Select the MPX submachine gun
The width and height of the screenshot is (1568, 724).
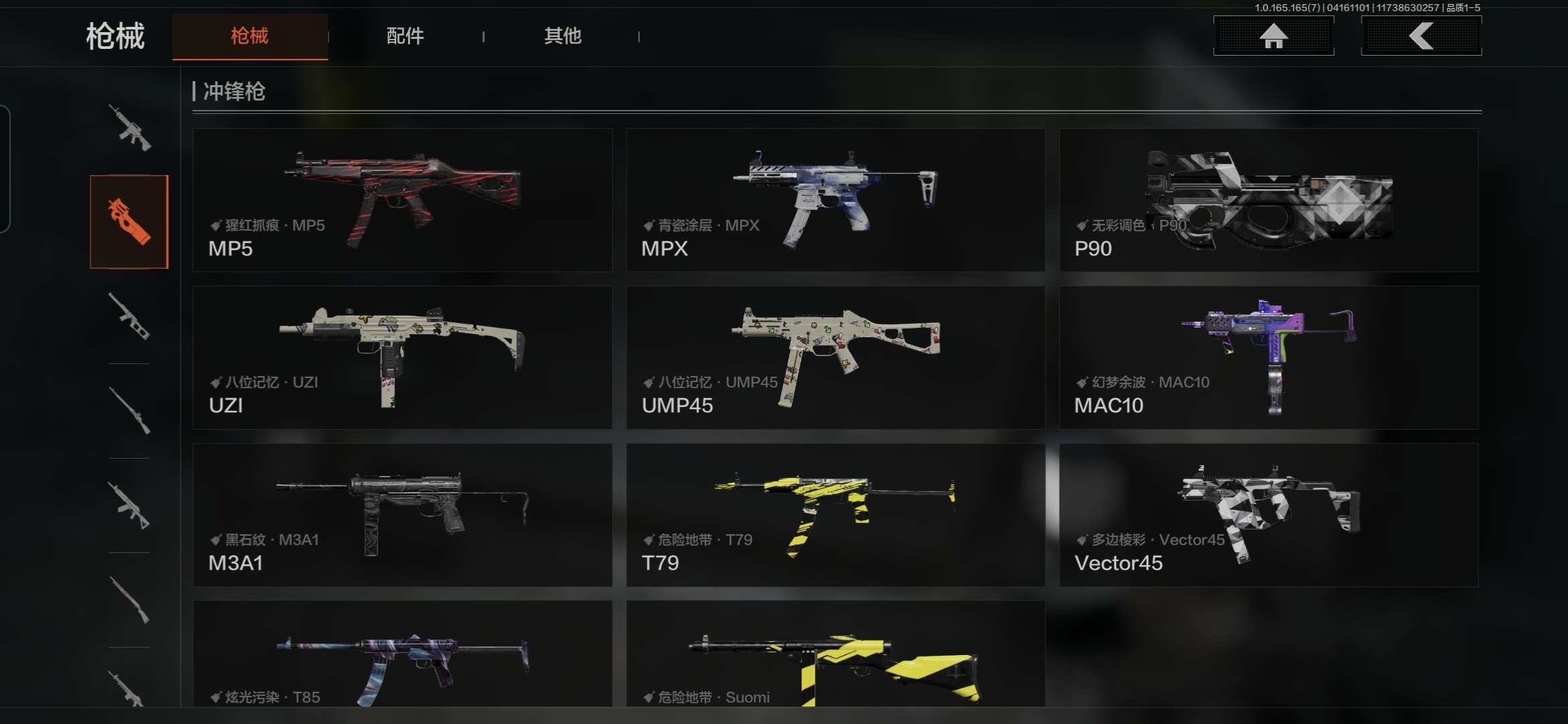point(835,200)
